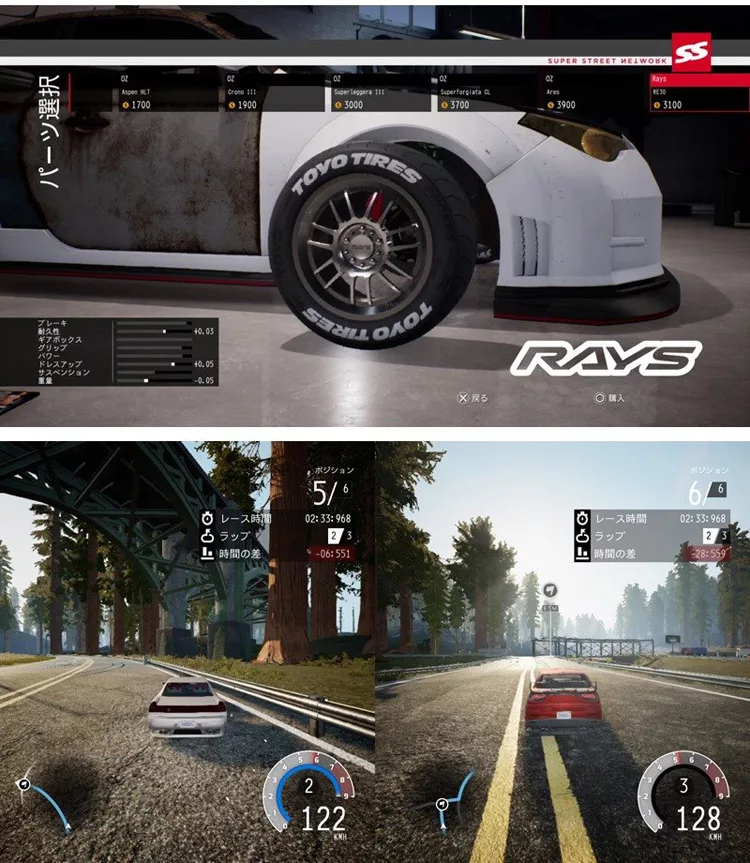750x863 pixels.
Task: Select the OZ Superforgiata CL wheel
Action: (x=486, y=91)
